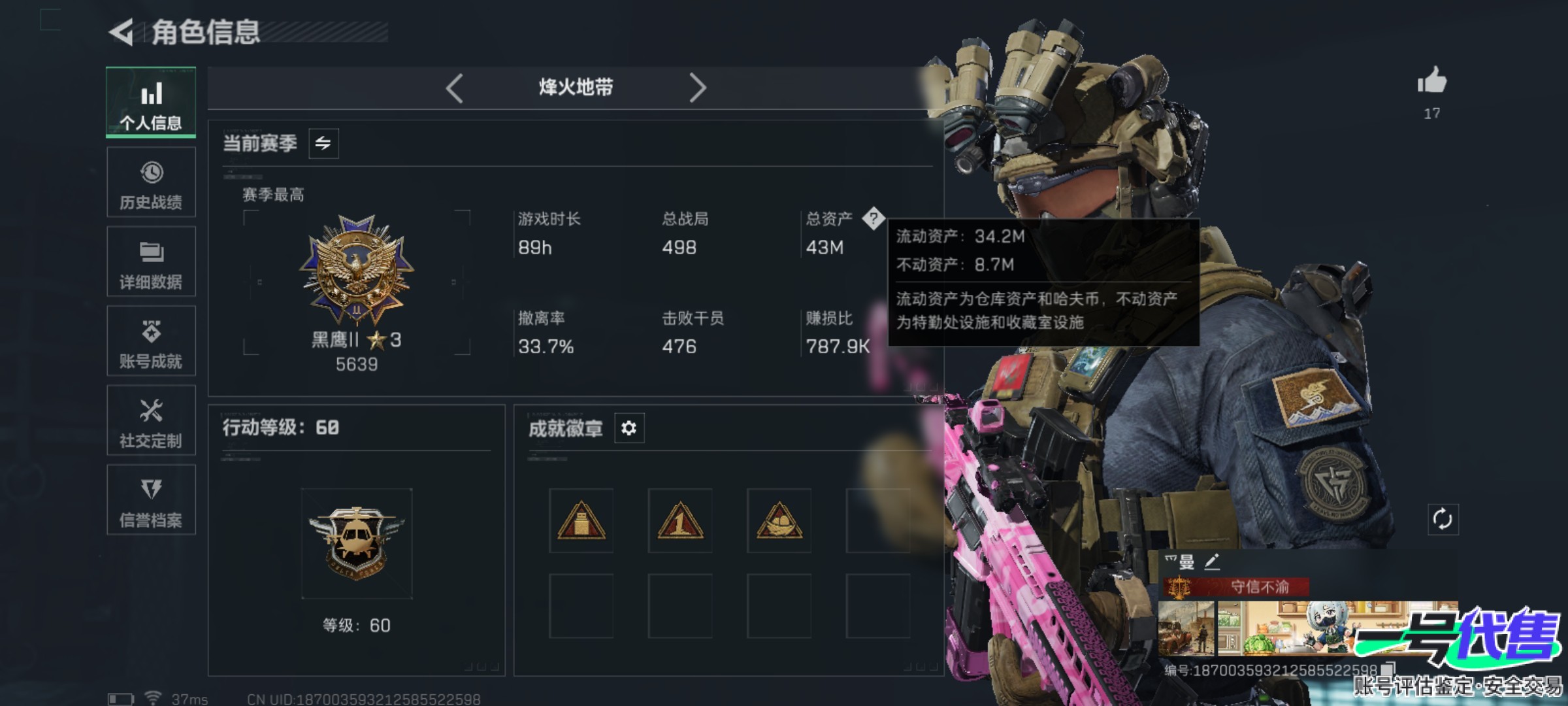
Task: Open the 成就徽章 gear settings
Action: pyautogui.click(x=629, y=428)
